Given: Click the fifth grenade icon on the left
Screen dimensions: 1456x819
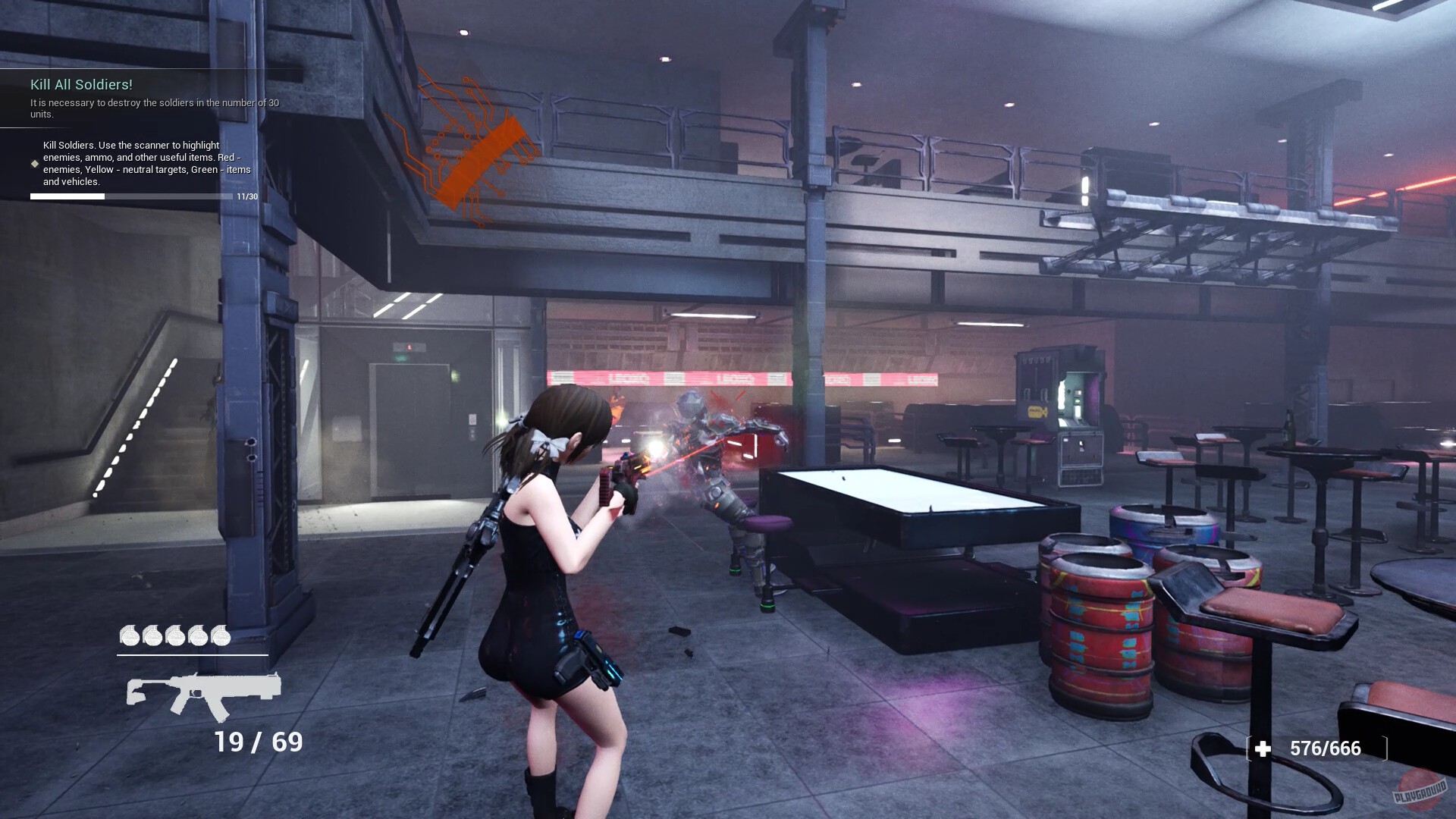Looking at the screenshot, I should [152, 635].
